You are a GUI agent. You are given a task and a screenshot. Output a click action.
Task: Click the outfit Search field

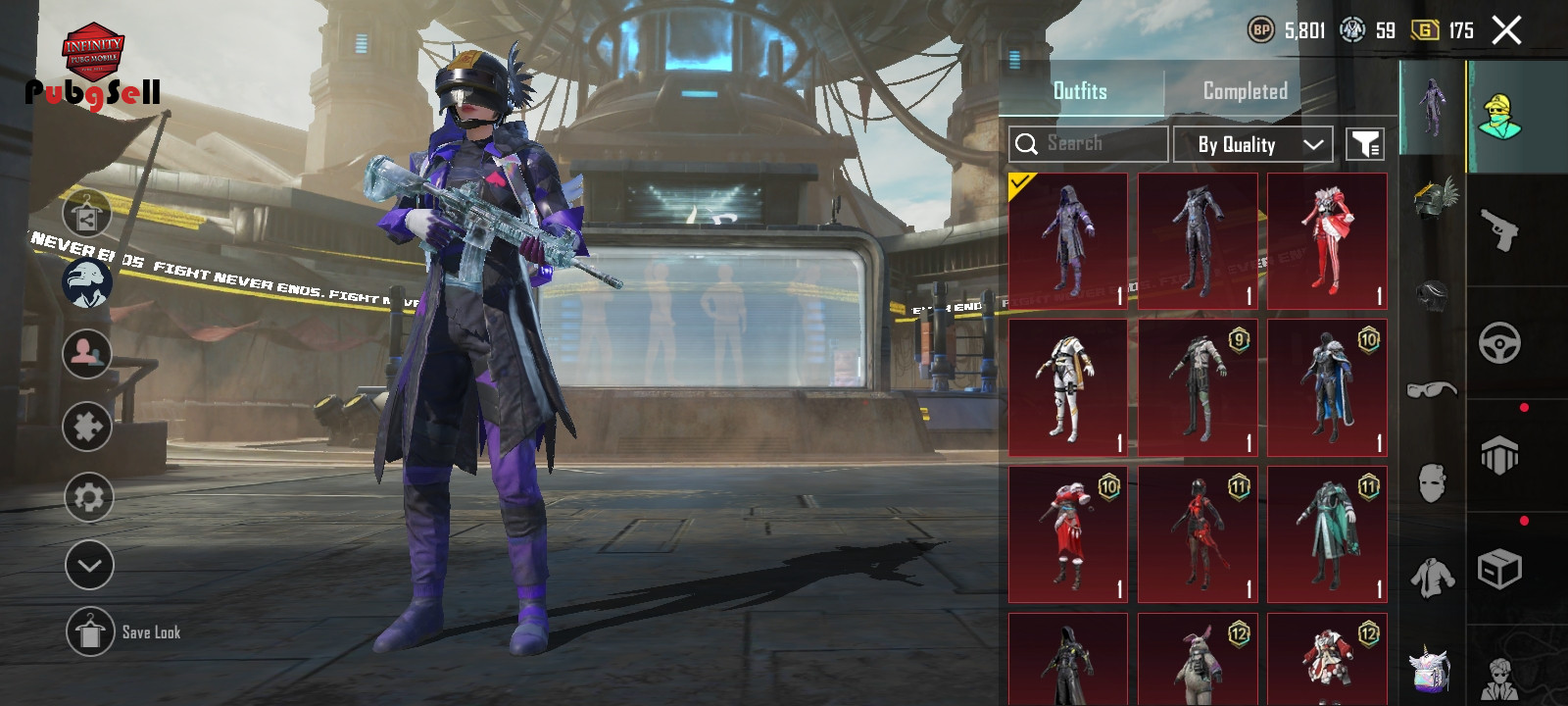1088,144
